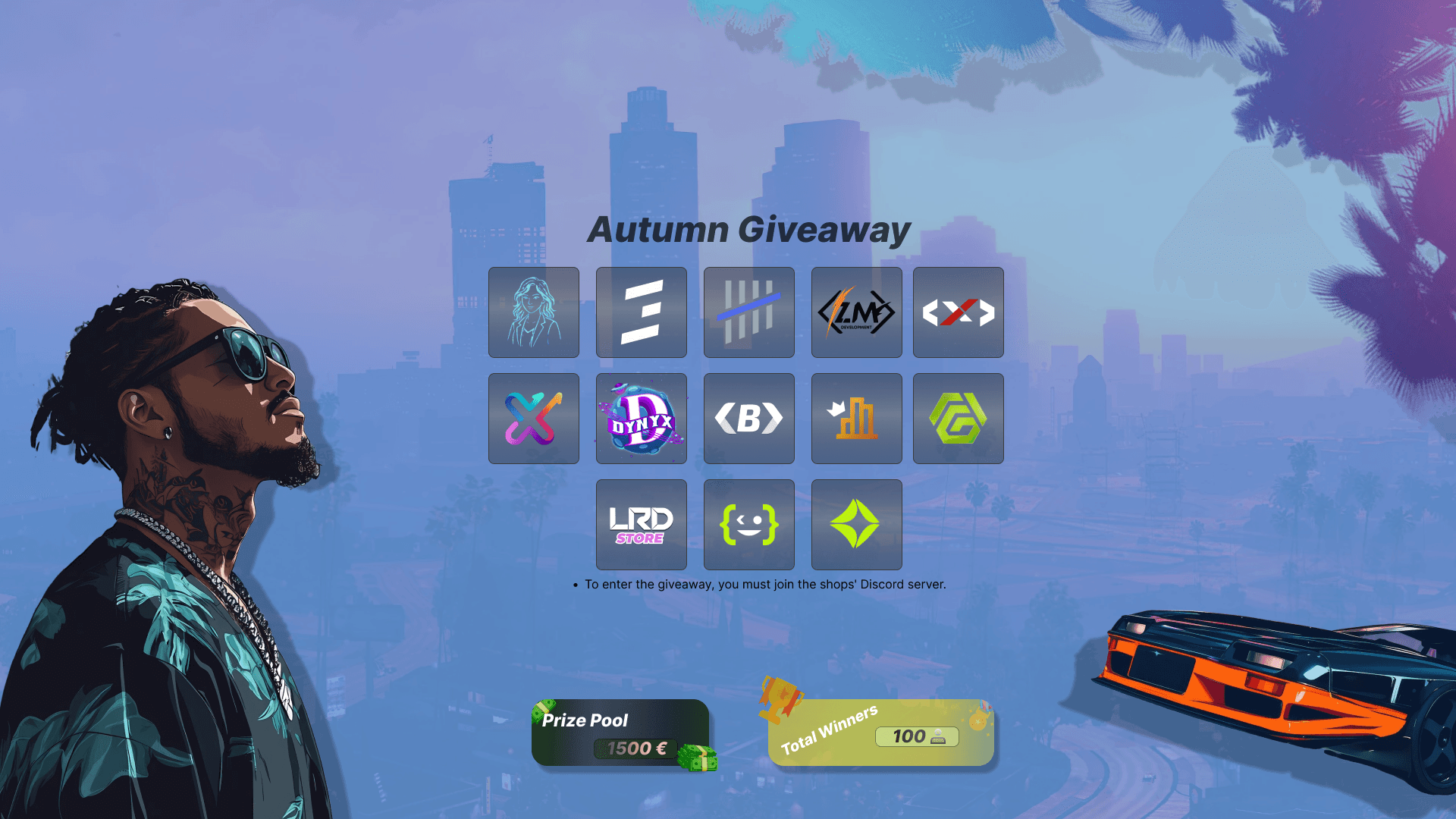
Task: Open the green hexagon G logo tile
Action: click(x=959, y=419)
